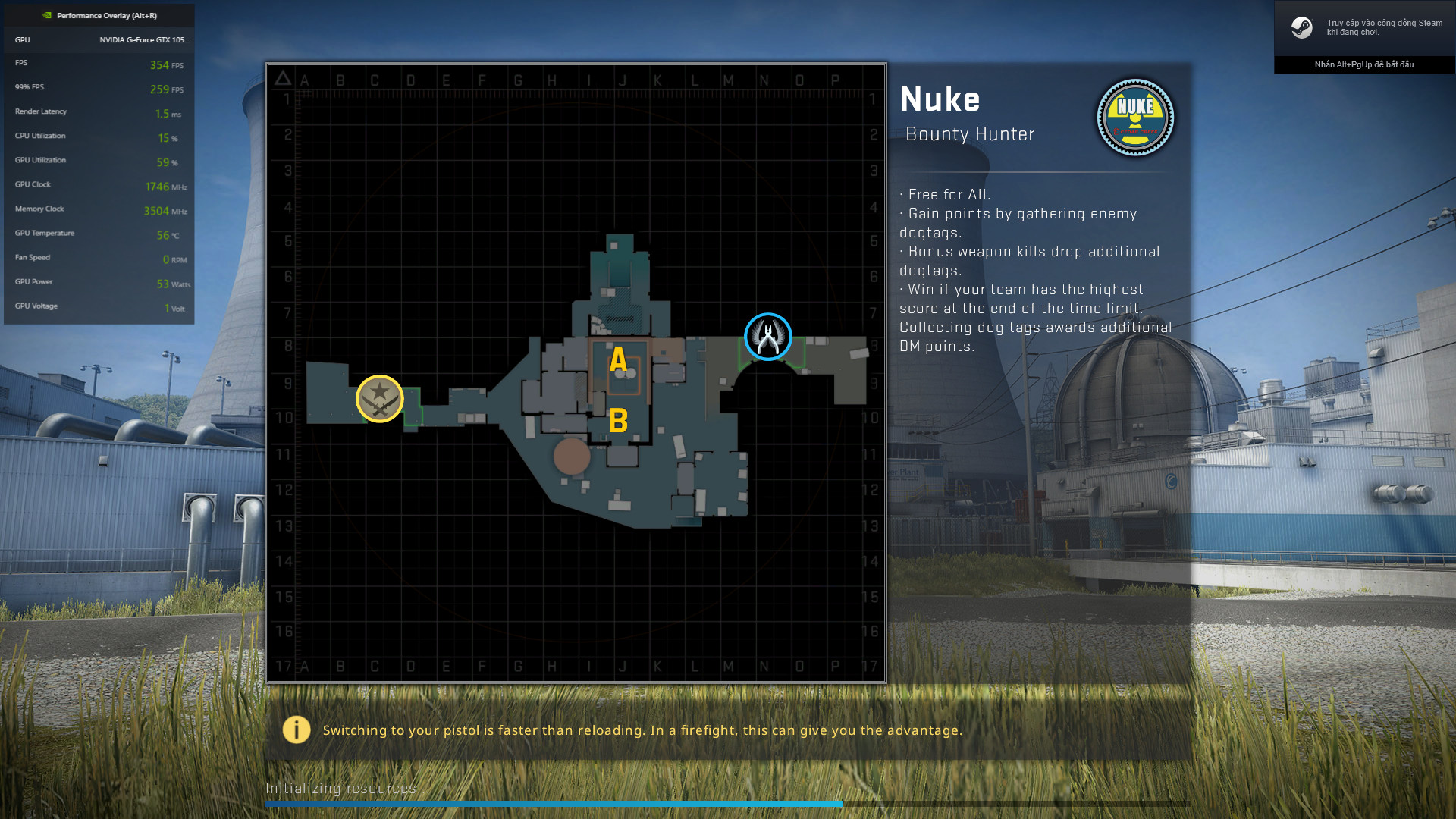Expand the Fan Speed row details
Screen dimensions: 1456x819
[99, 258]
